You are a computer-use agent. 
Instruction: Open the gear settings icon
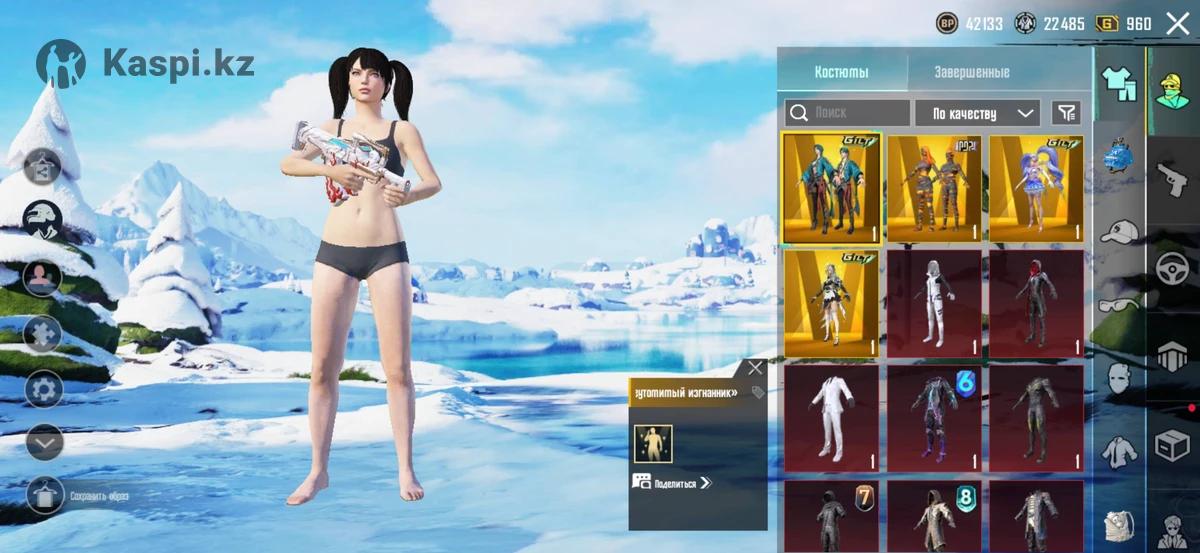(44, 388)
